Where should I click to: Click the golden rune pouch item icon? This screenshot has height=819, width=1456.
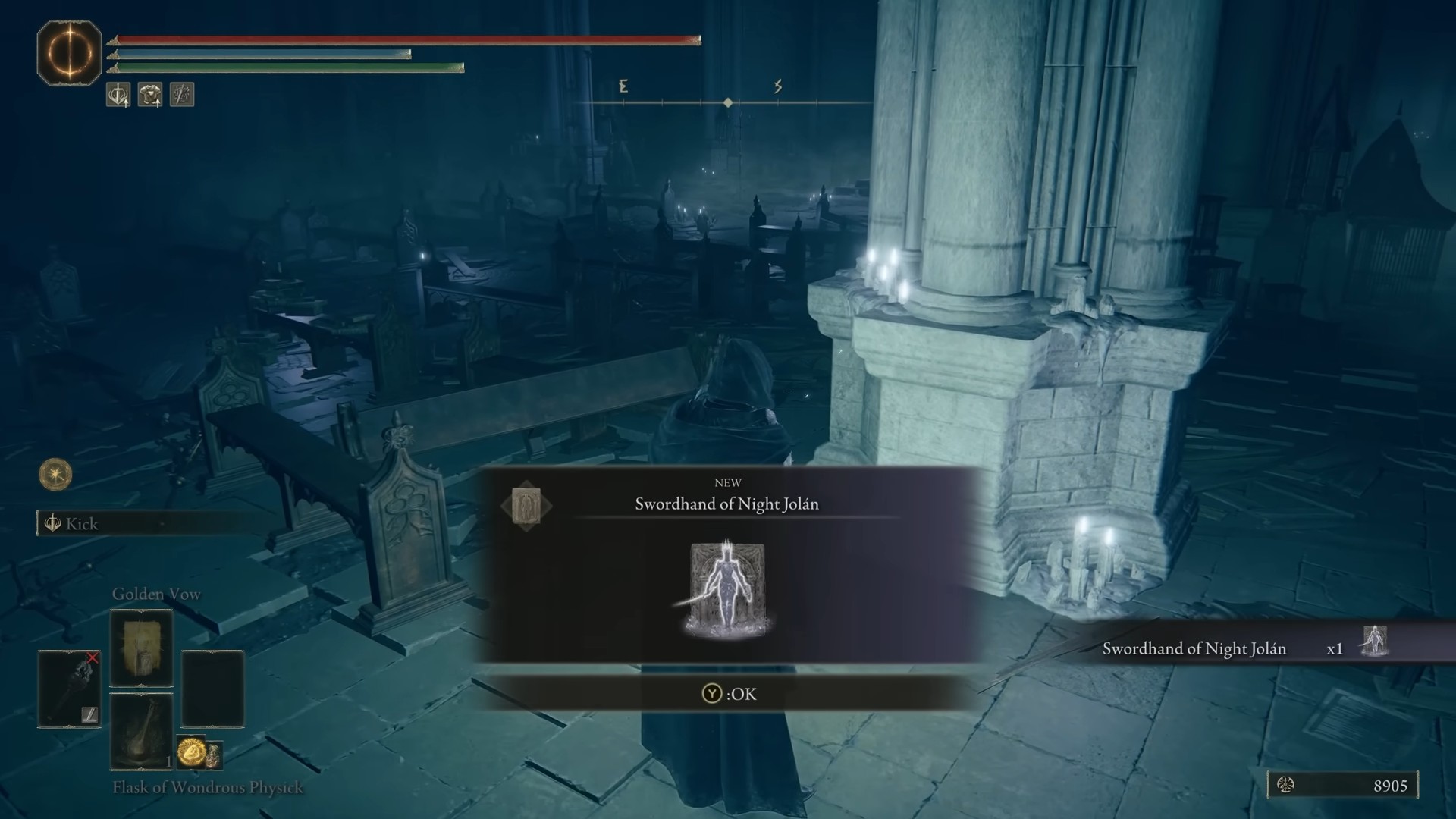coord(192,752)
